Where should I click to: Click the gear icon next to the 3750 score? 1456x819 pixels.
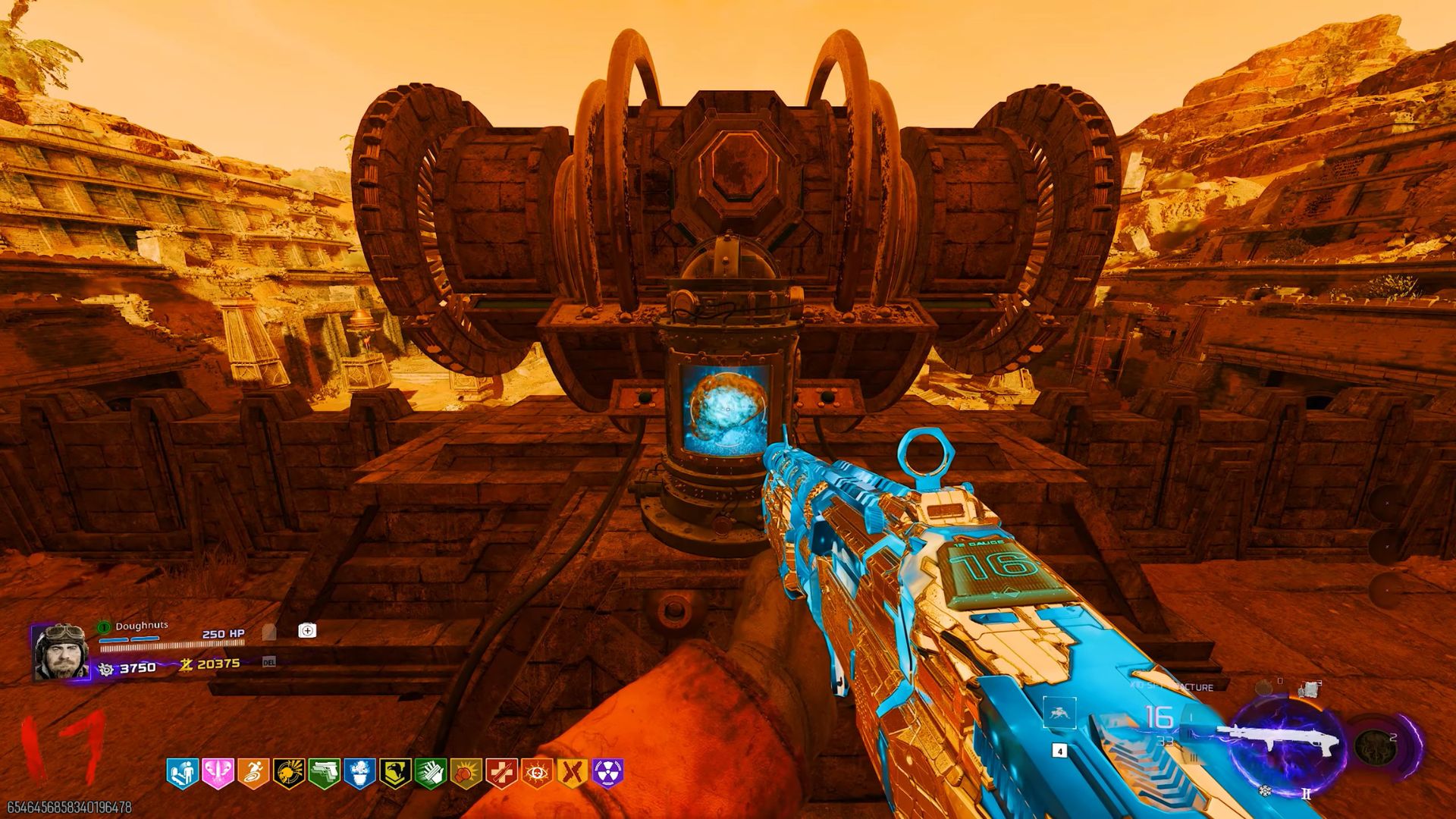pyautogui.click(x=105, y=669)
